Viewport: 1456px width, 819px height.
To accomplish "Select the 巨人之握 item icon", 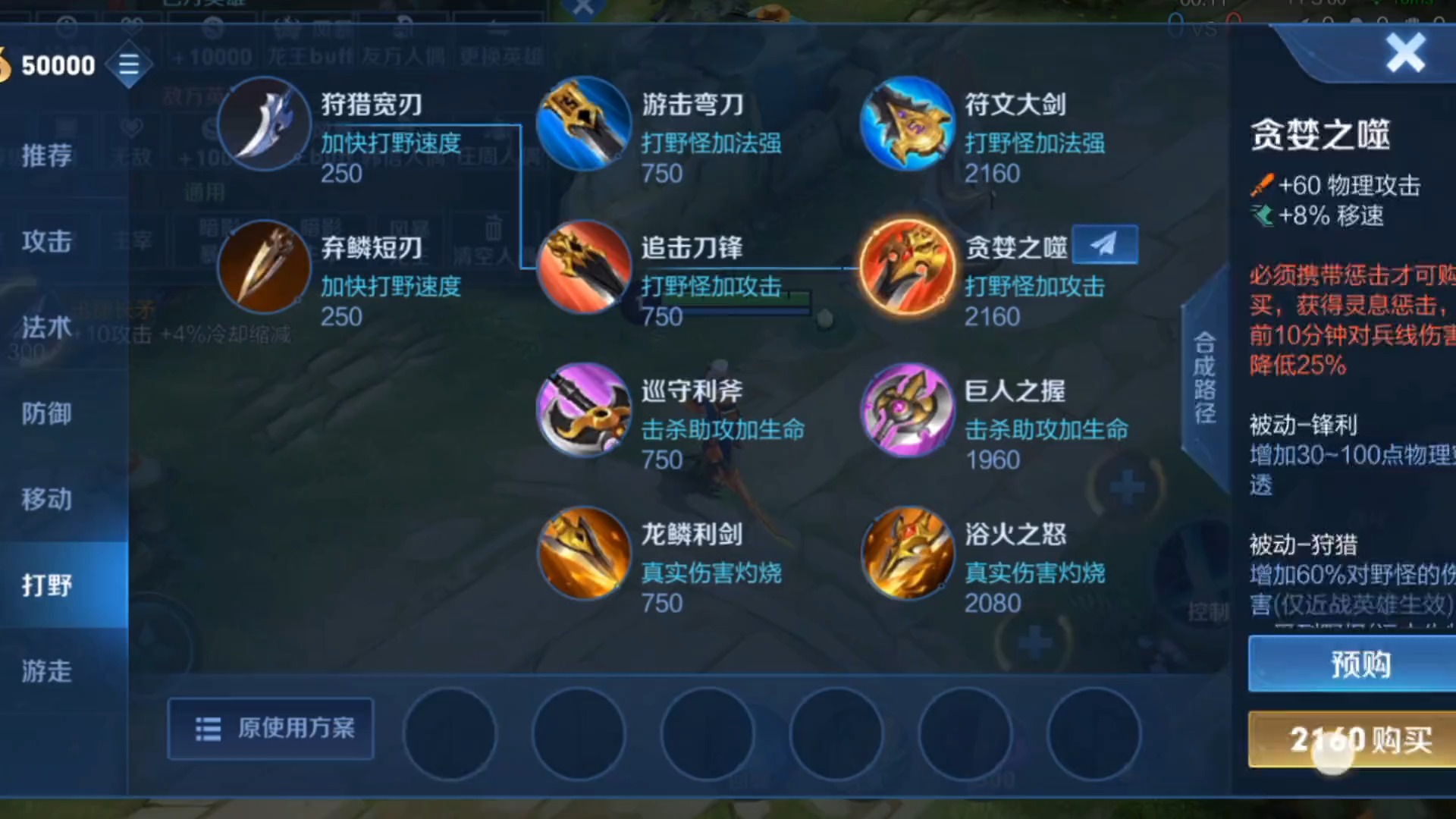I will pyautogui.click(x=908, y=409).
